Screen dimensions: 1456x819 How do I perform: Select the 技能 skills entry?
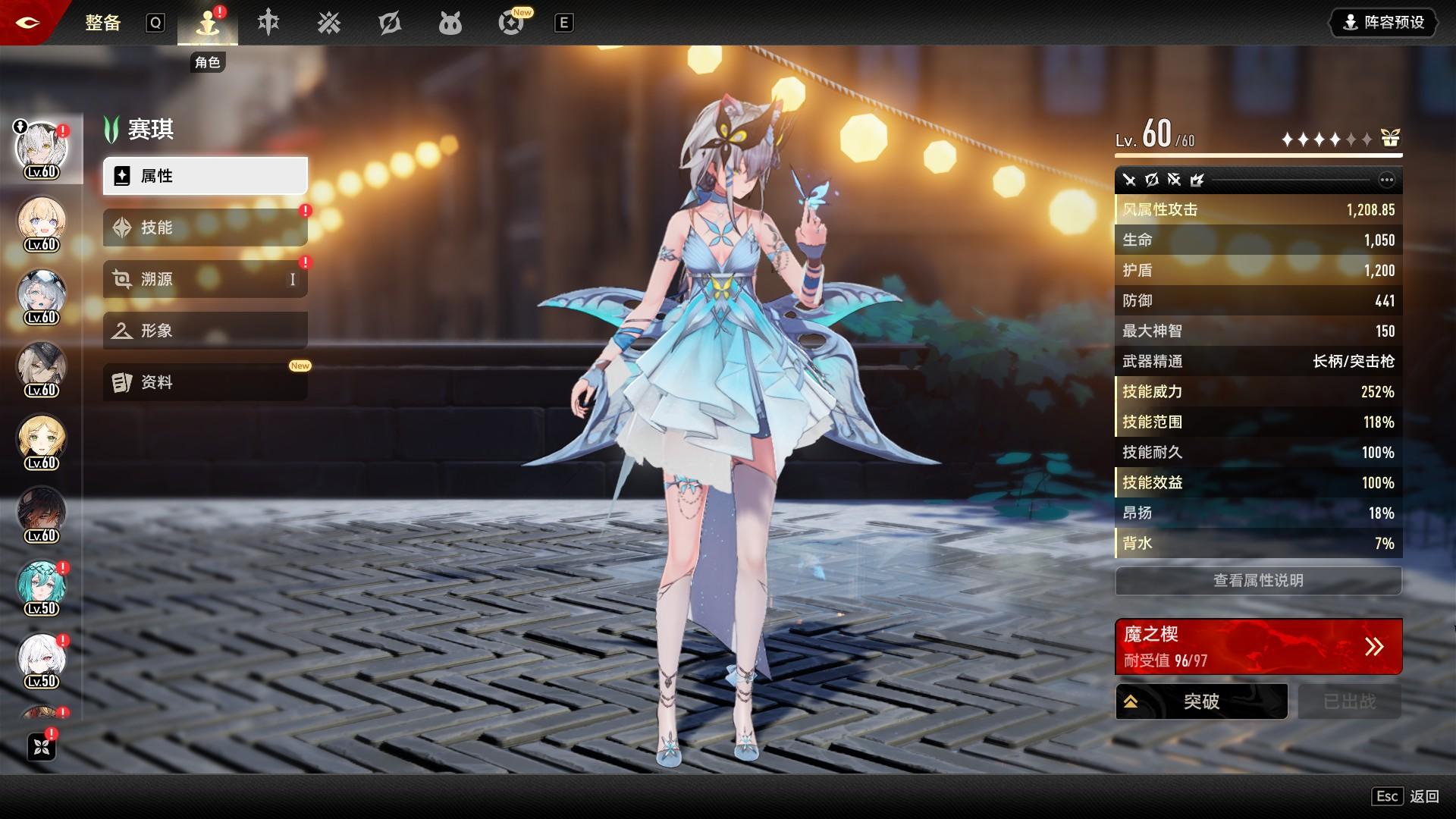coord(205,227)
